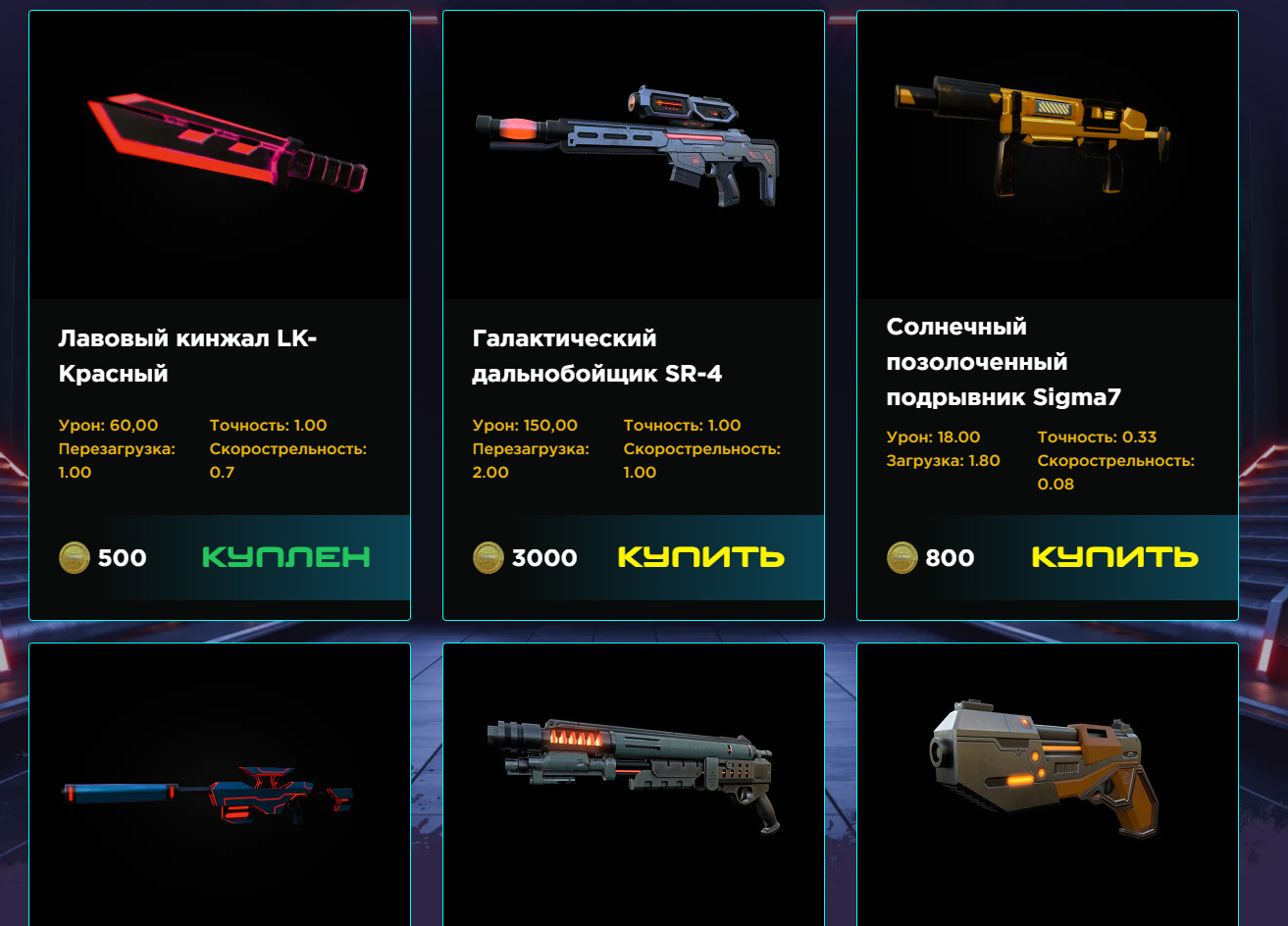Open the Лавовый кинжал LK-Красный title

[x=187, y=356]
